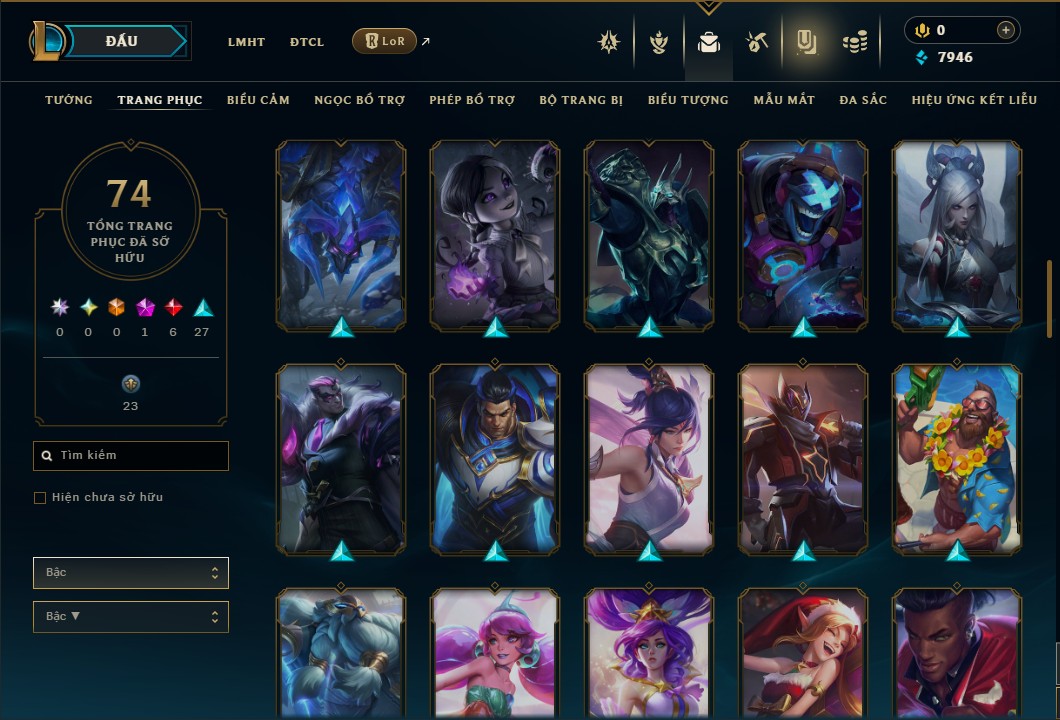
Task: Toggle the Hiện chưa sở hữu checkbox
Action: [x=40, y=498]
